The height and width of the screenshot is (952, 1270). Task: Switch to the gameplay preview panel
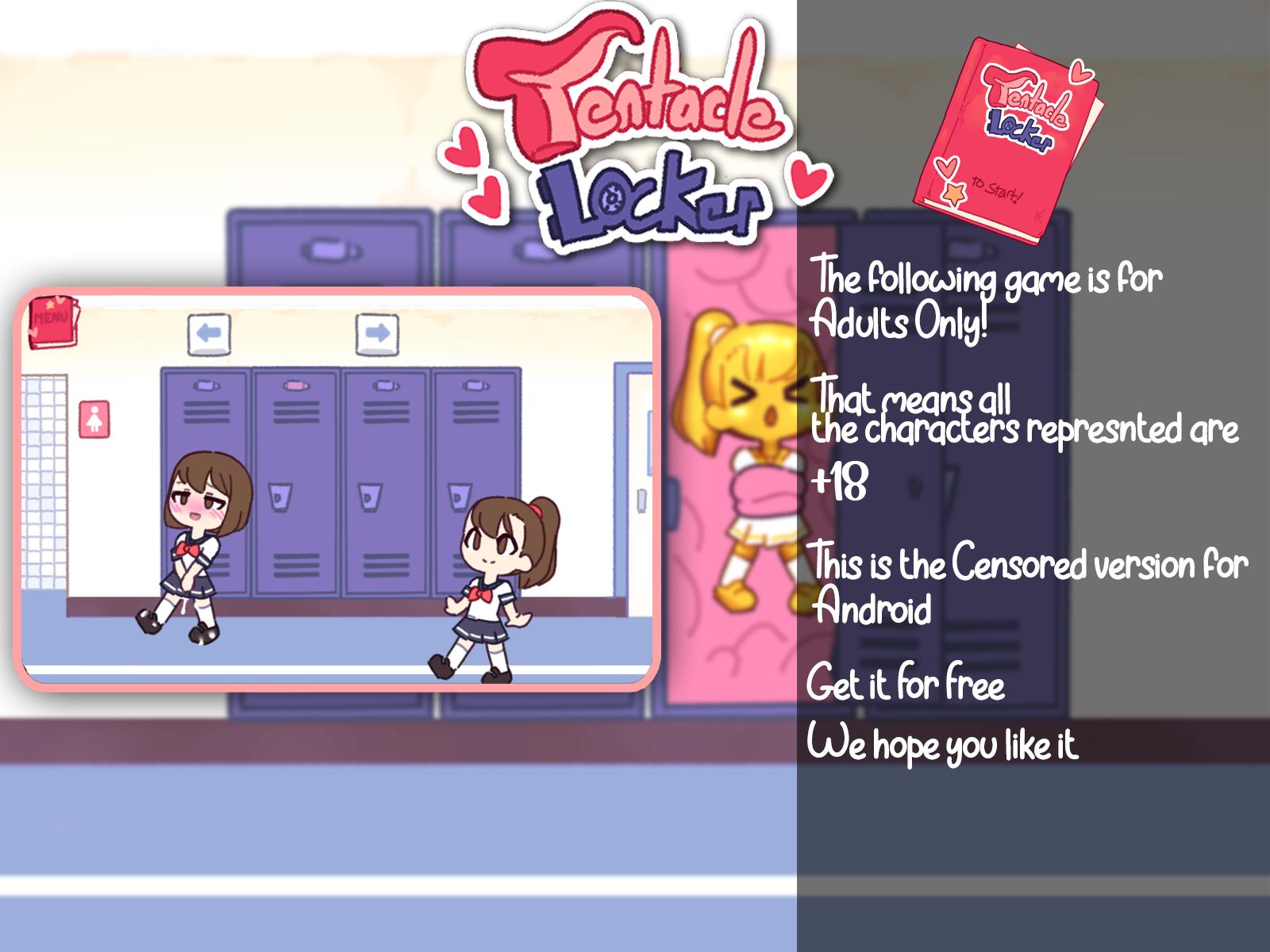click(341, 492)
